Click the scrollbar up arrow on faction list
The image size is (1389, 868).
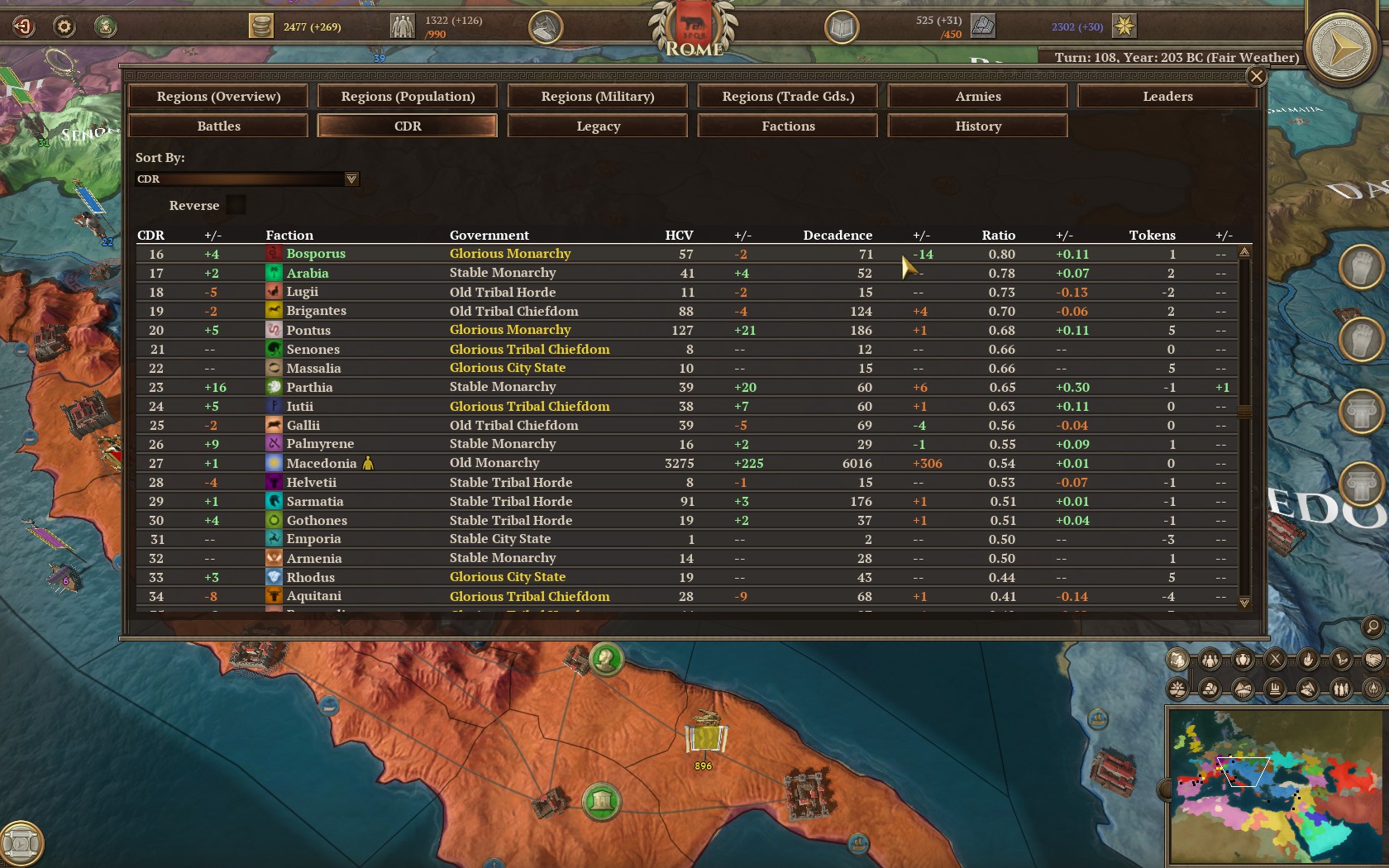pos(1244,250)
